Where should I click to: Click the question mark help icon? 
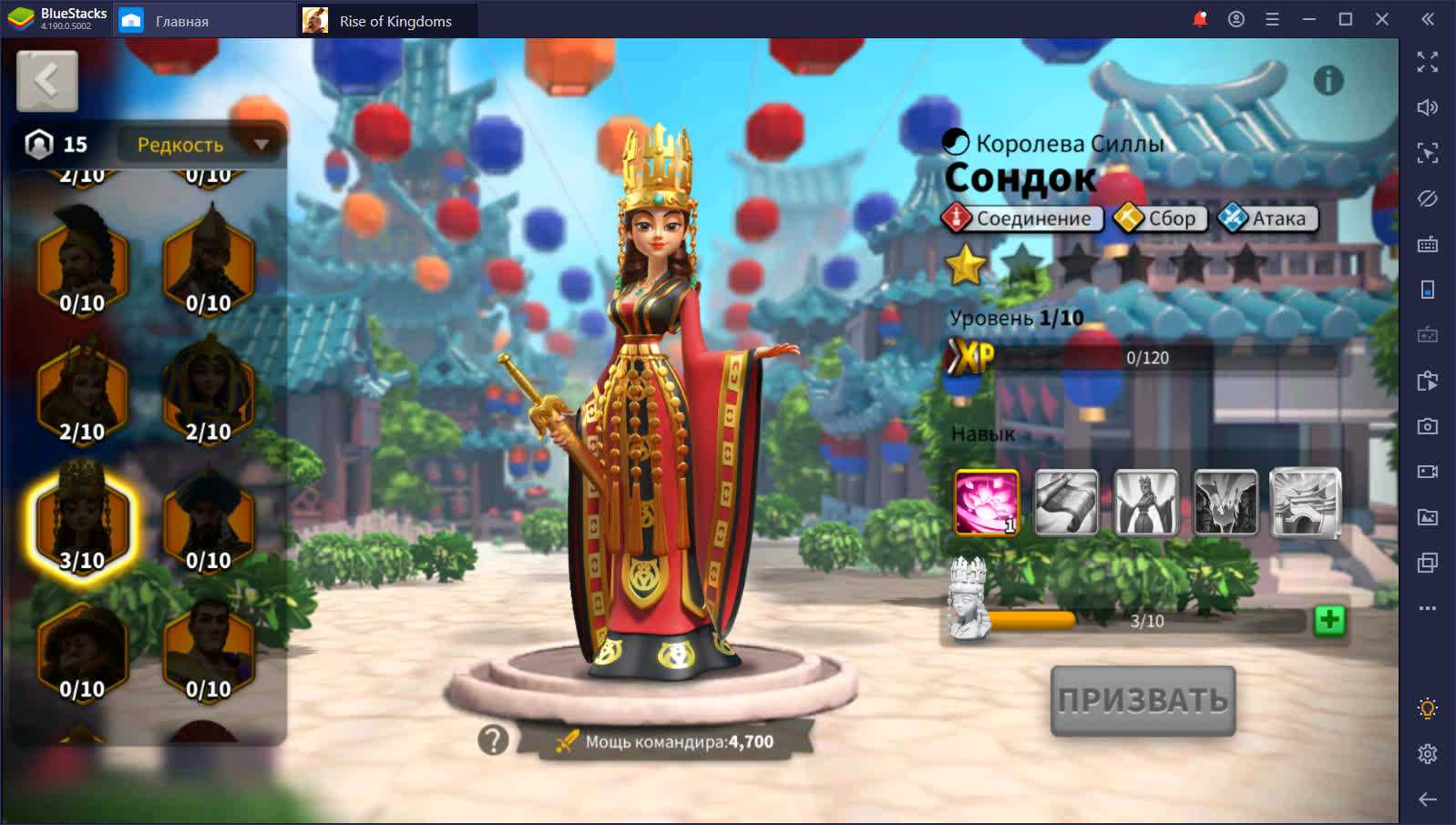coord(493,740)
